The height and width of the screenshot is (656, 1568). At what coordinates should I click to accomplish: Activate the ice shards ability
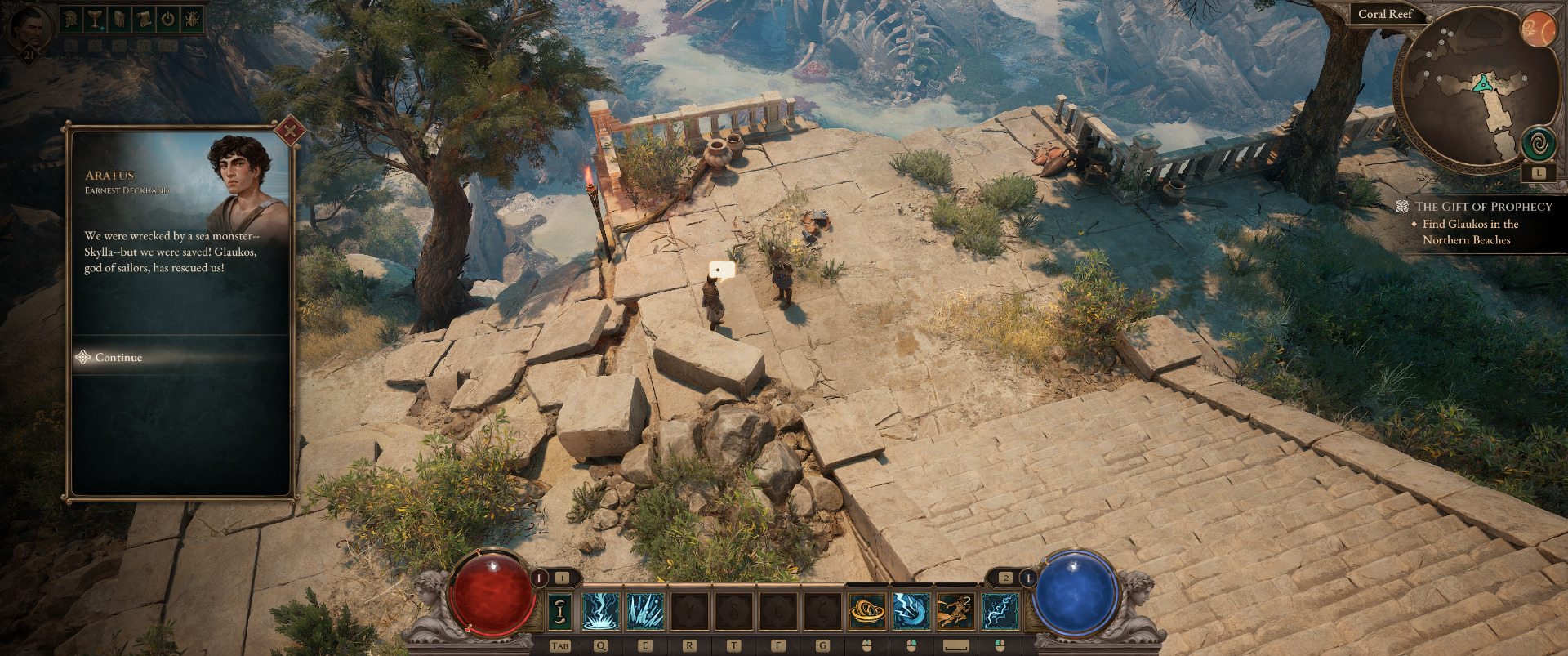645,611
